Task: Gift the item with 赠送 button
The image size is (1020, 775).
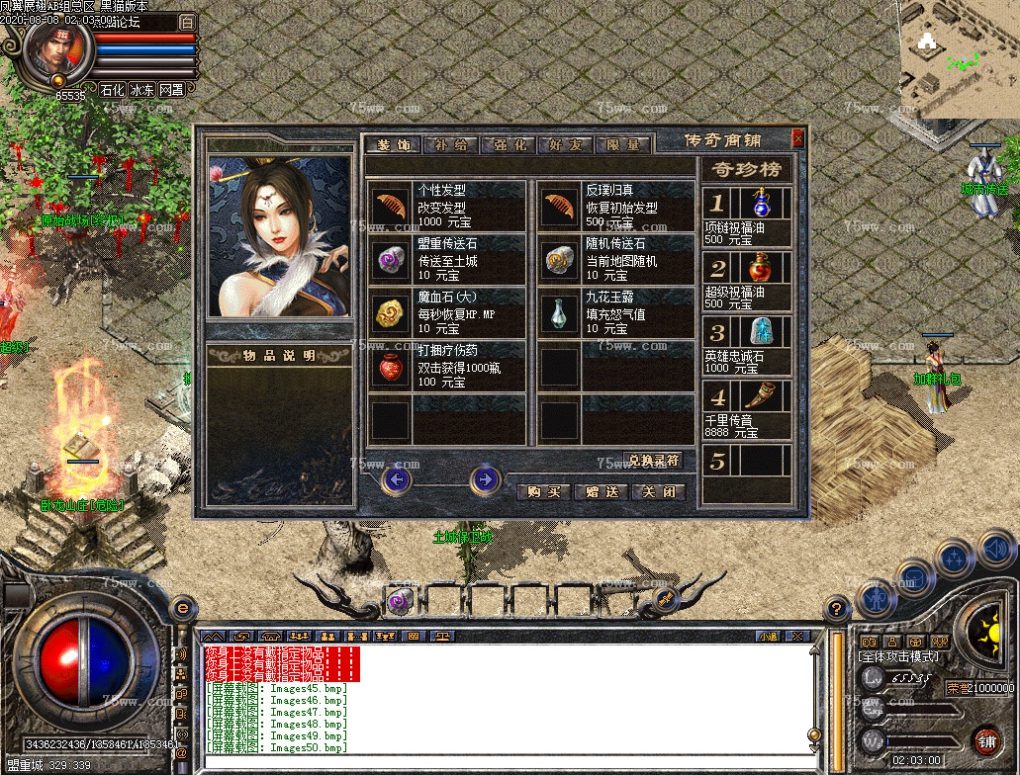Action: pos(602,492)
